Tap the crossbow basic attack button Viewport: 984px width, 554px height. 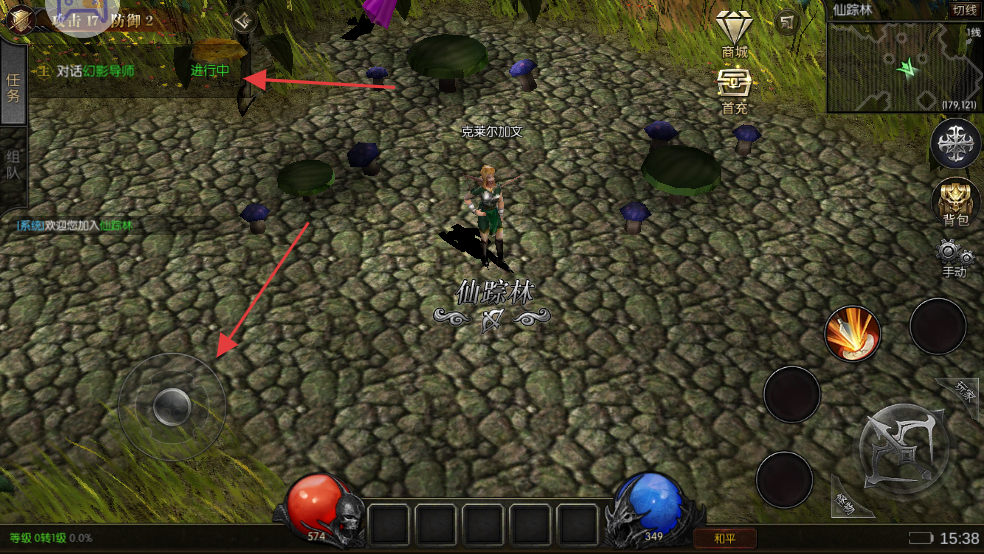click(x=904, y=448)
